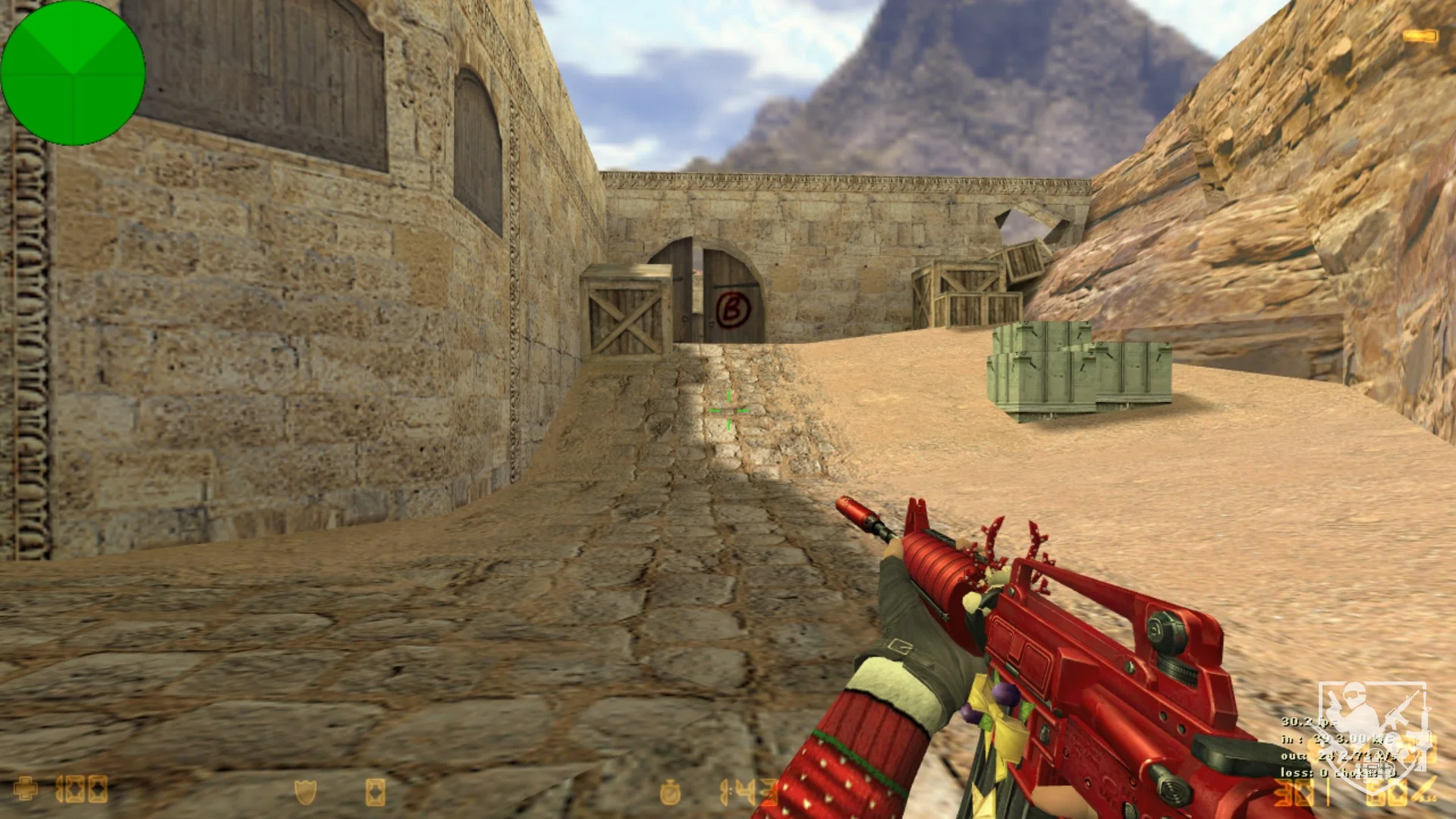Click the round timer stopwatch icon
Screen dimensions: 1456x819
[x=670, y=792]
